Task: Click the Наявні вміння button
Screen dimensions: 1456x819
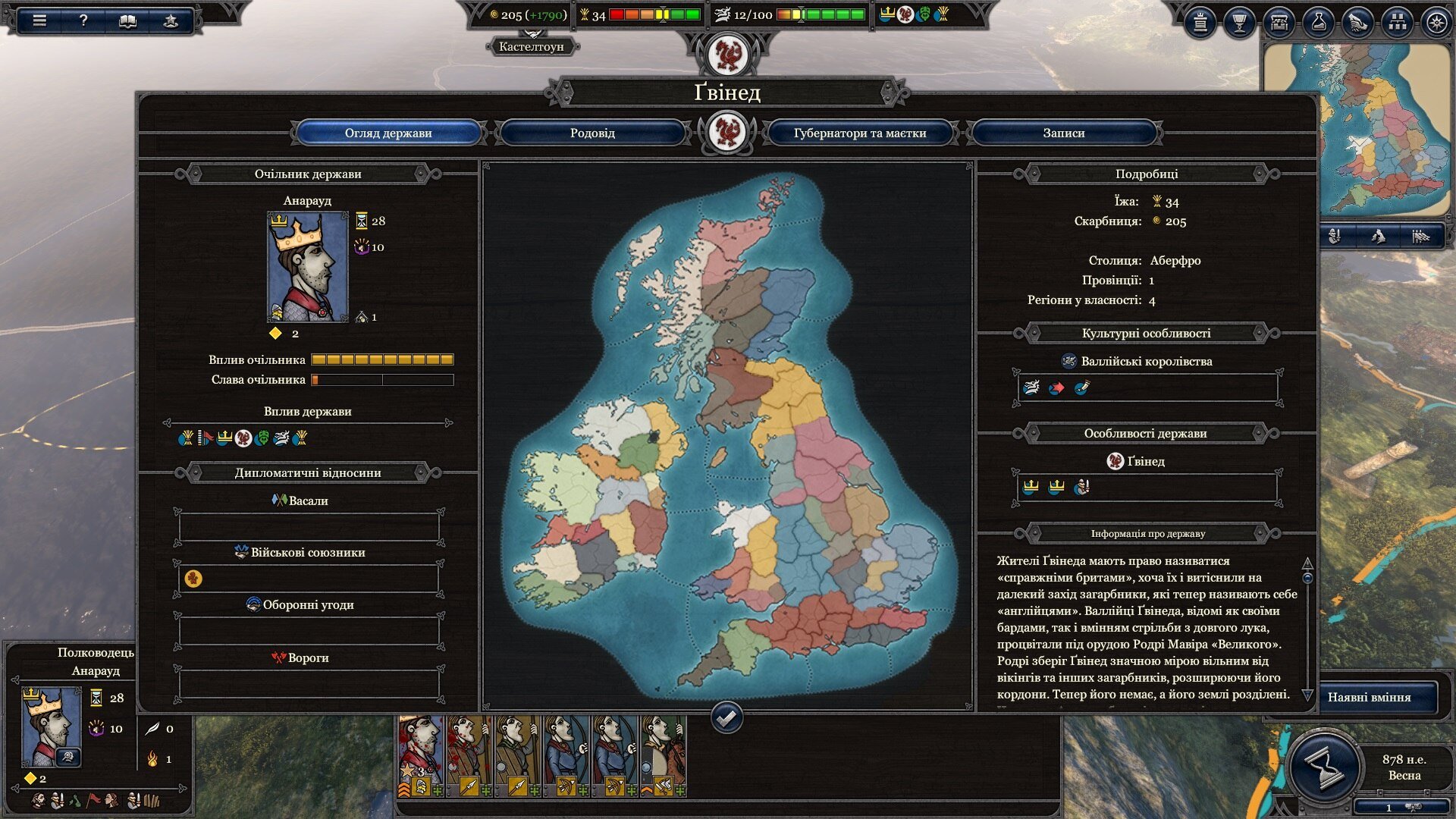Action: [x=1369, y=697]
